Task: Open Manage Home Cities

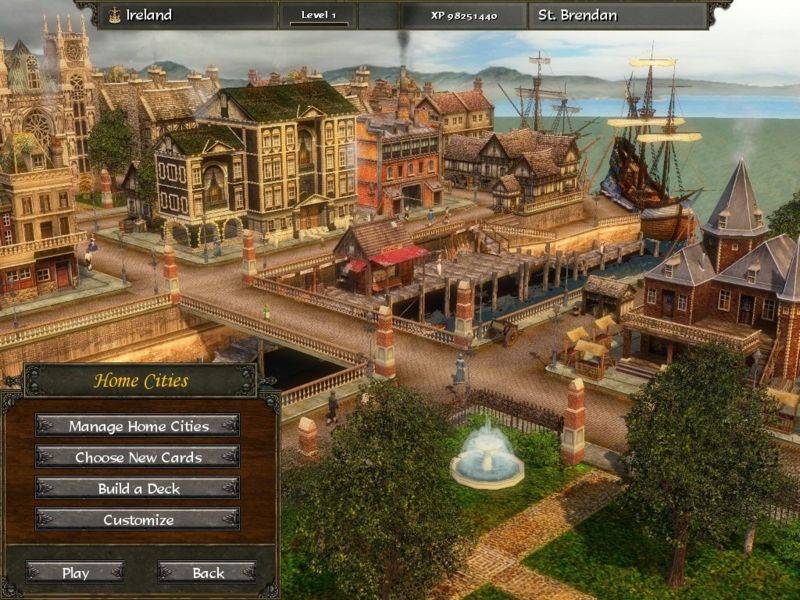Action: pos(138,426)
